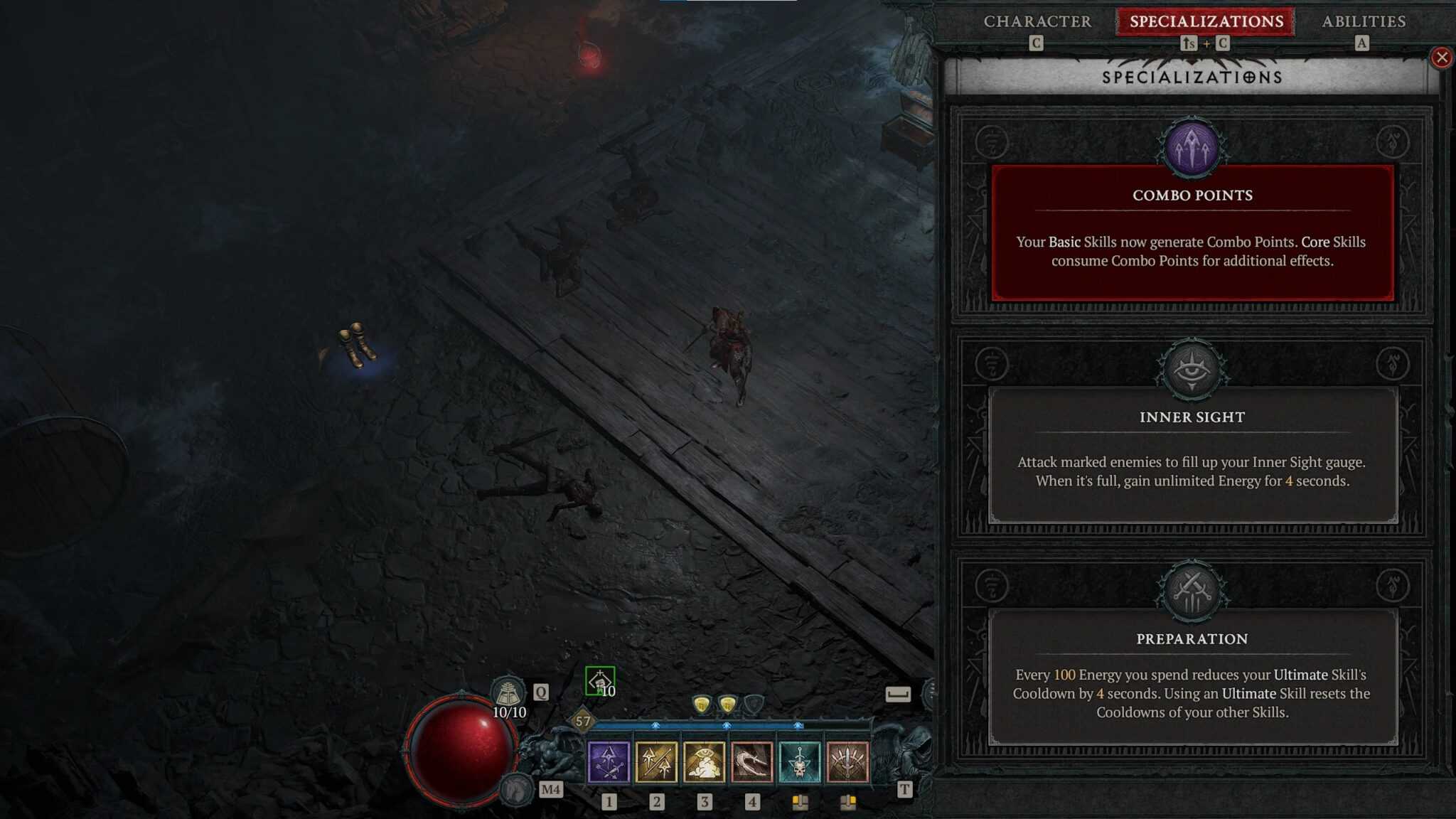
Task: Select the purple skill in hotbar slot 1
Action: 609,761
